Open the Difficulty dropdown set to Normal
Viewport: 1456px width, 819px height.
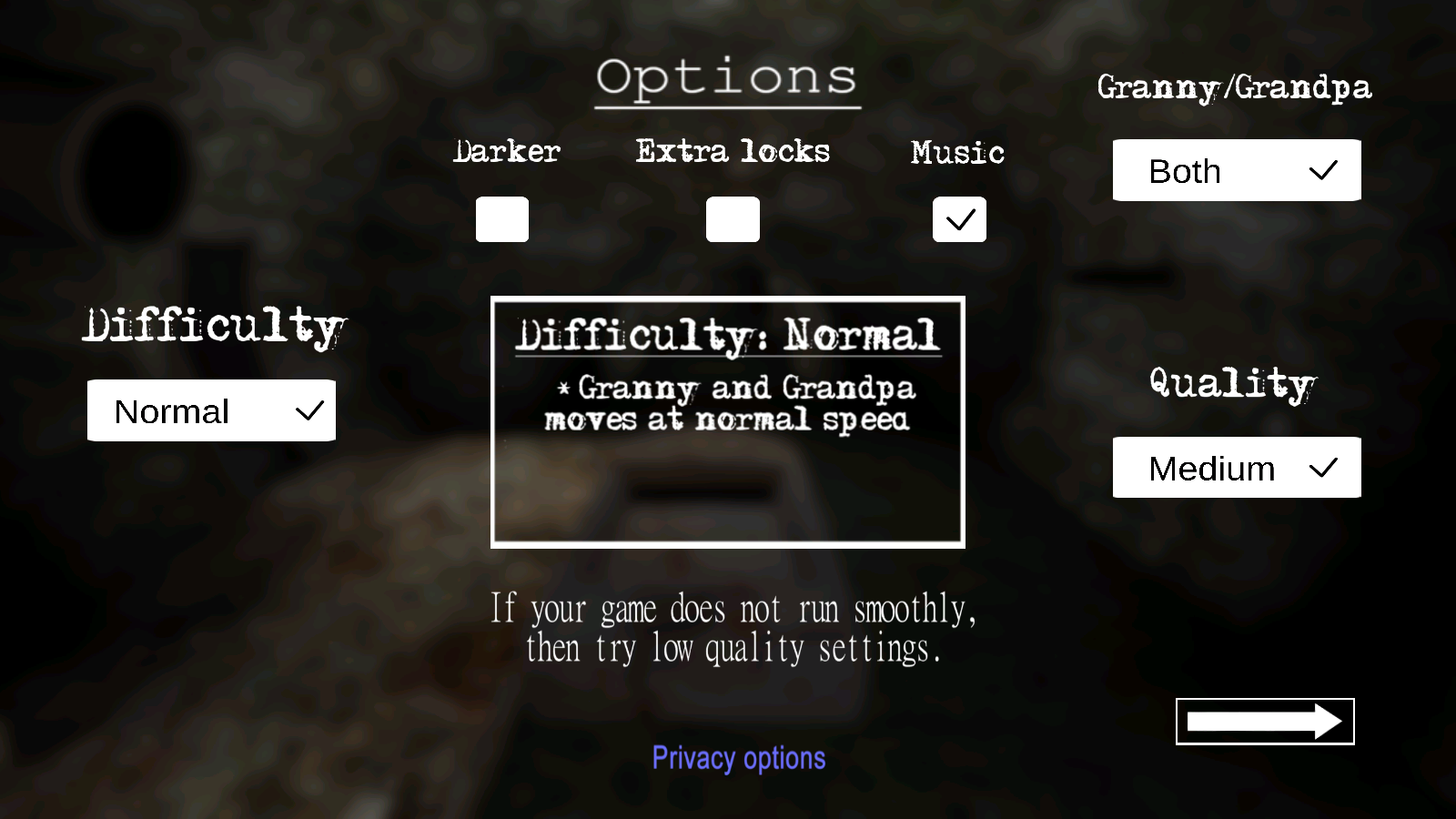211,410
